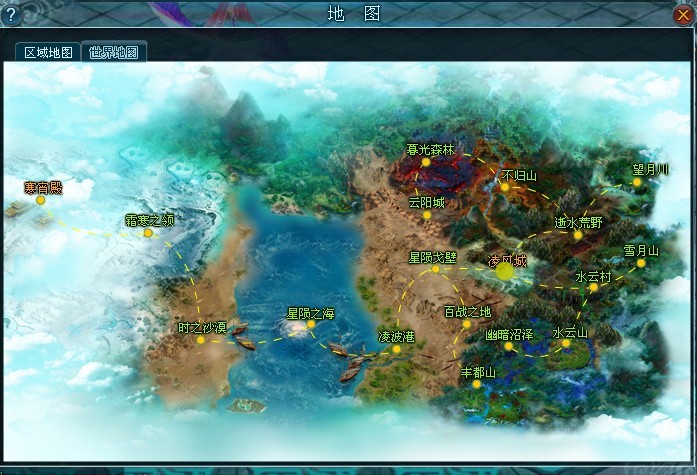Select the 寒宵殿 map marker
Screen dimensions: 697x475
(x=41, y=200)
